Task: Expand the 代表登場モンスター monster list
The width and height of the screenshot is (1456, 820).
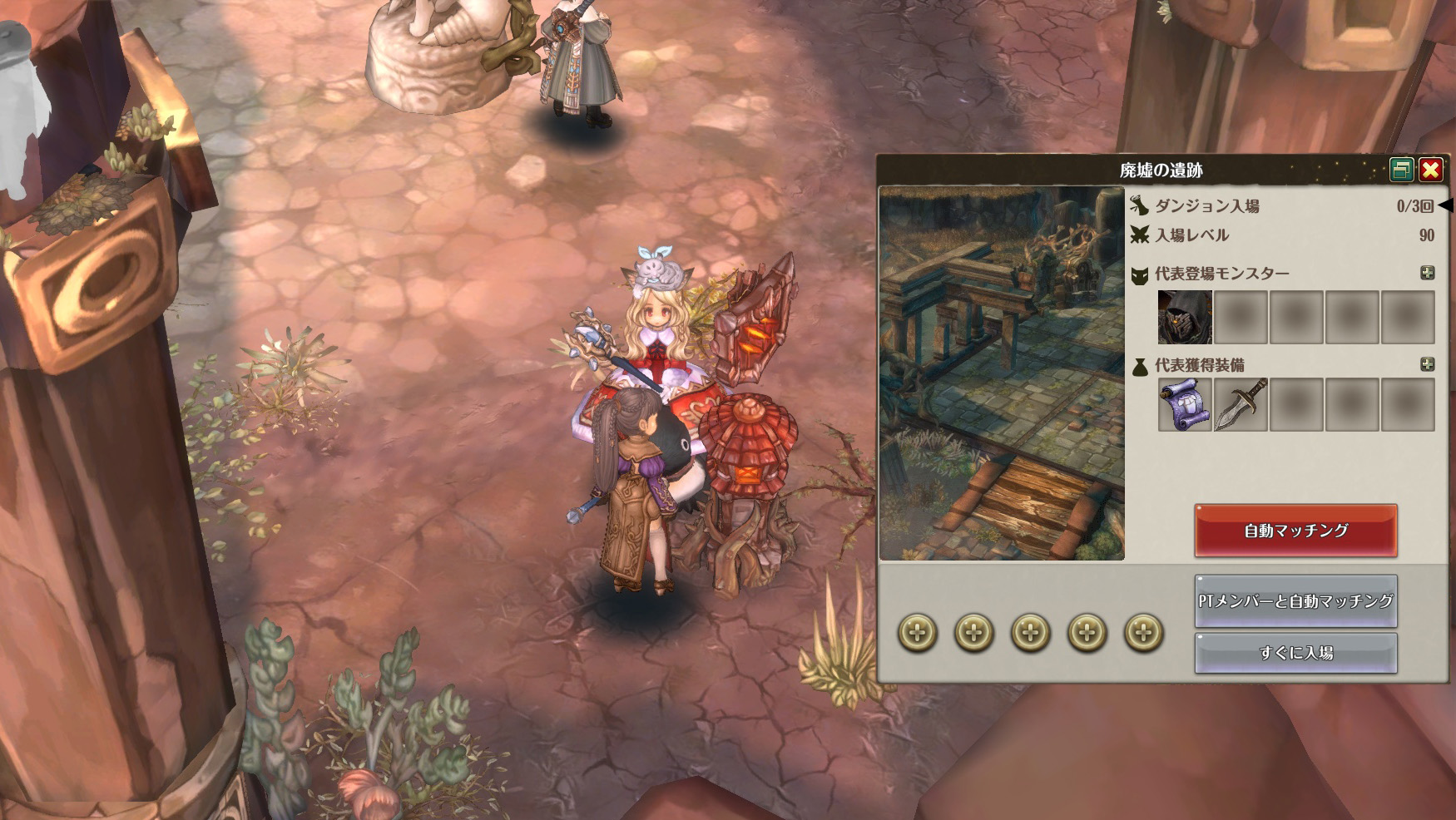Action: click(x=1427, y=273)
